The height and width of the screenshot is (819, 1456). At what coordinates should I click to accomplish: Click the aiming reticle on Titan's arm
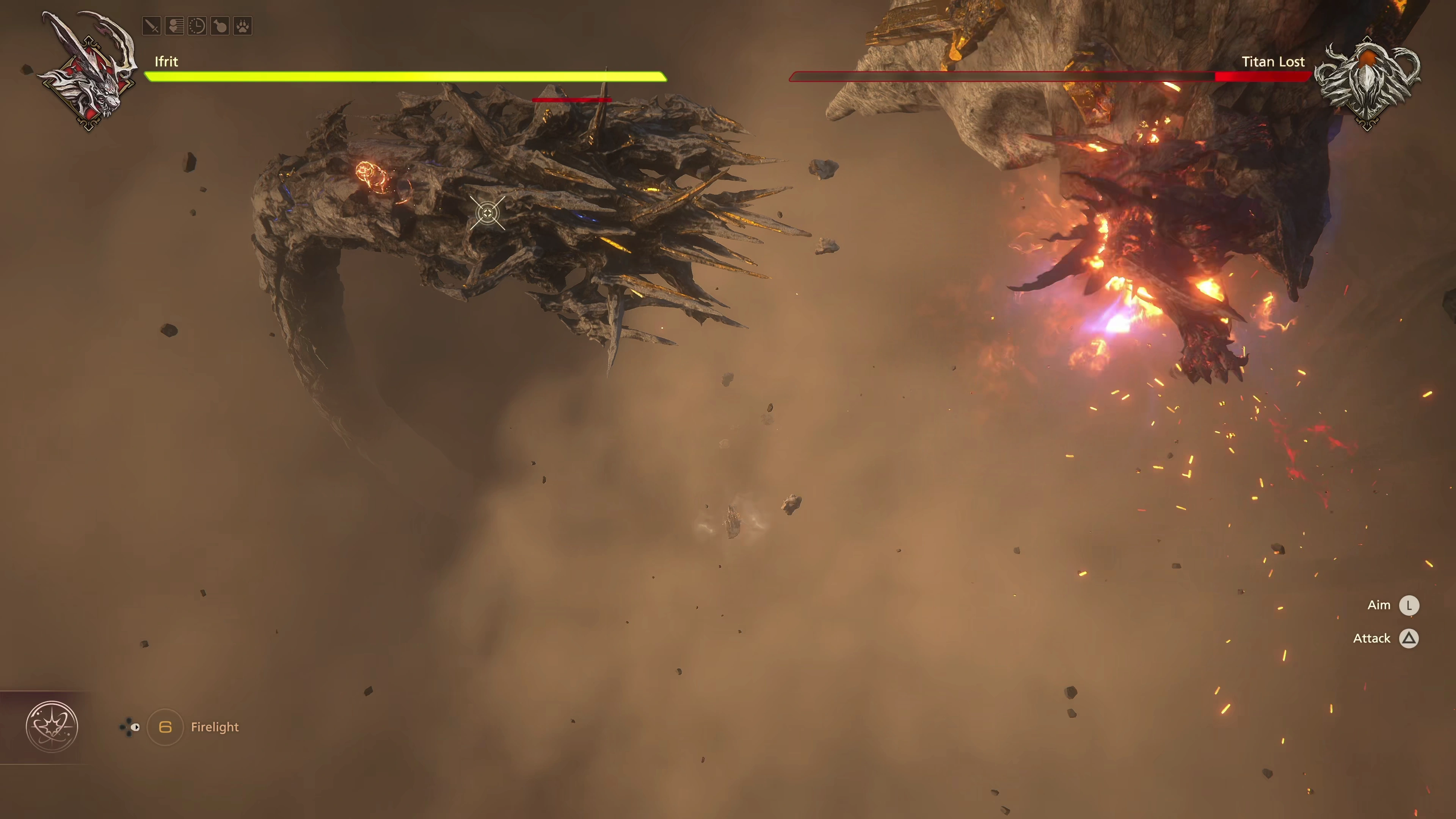click(487, 213)
